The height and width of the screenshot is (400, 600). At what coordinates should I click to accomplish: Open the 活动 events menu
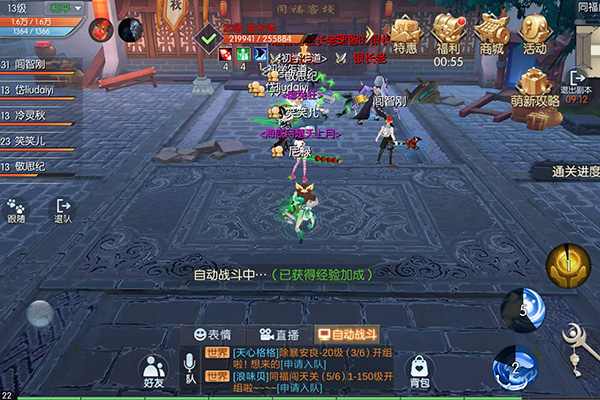(x=535, y=34)
